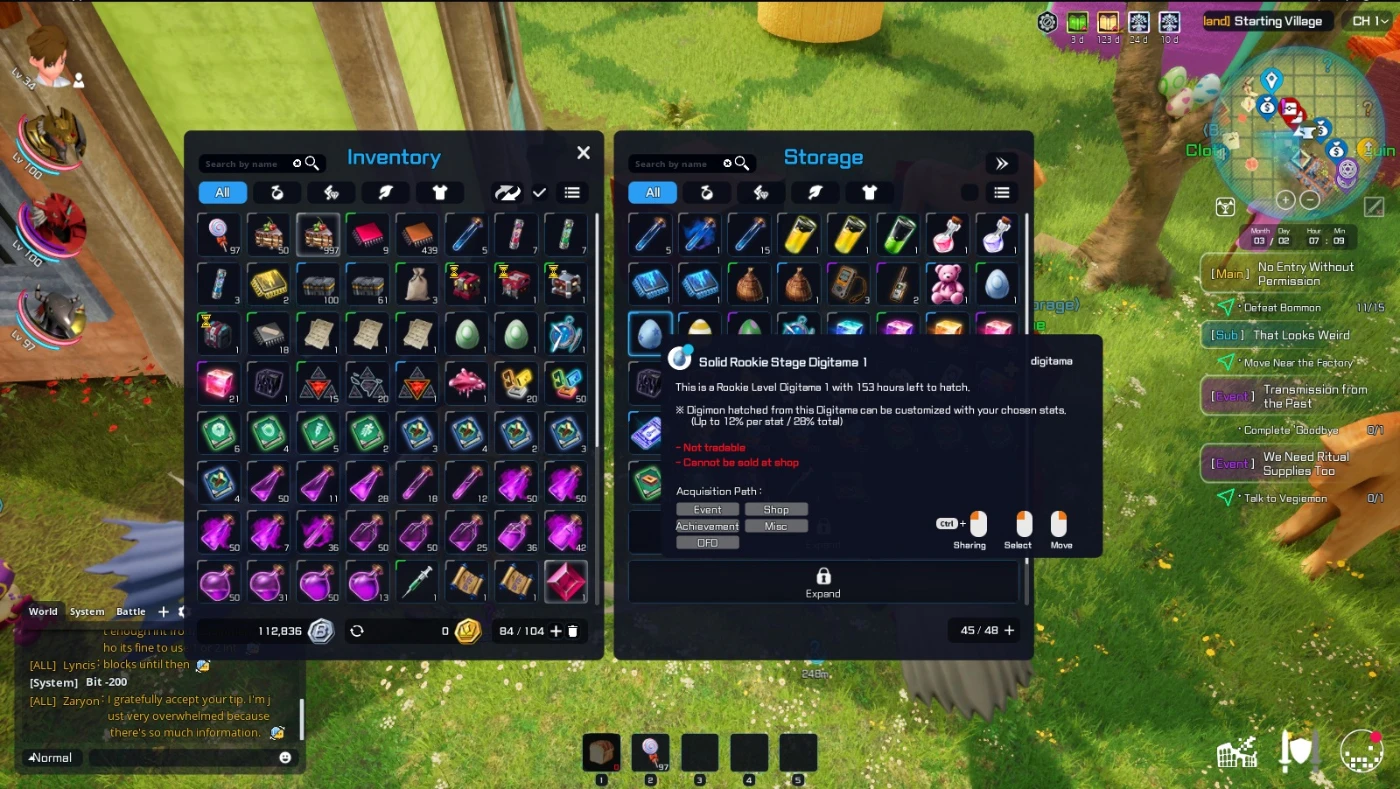1400x789 pixels.
Task: Add storage capacity with the plus button
Action: [x=1009, y=631]
